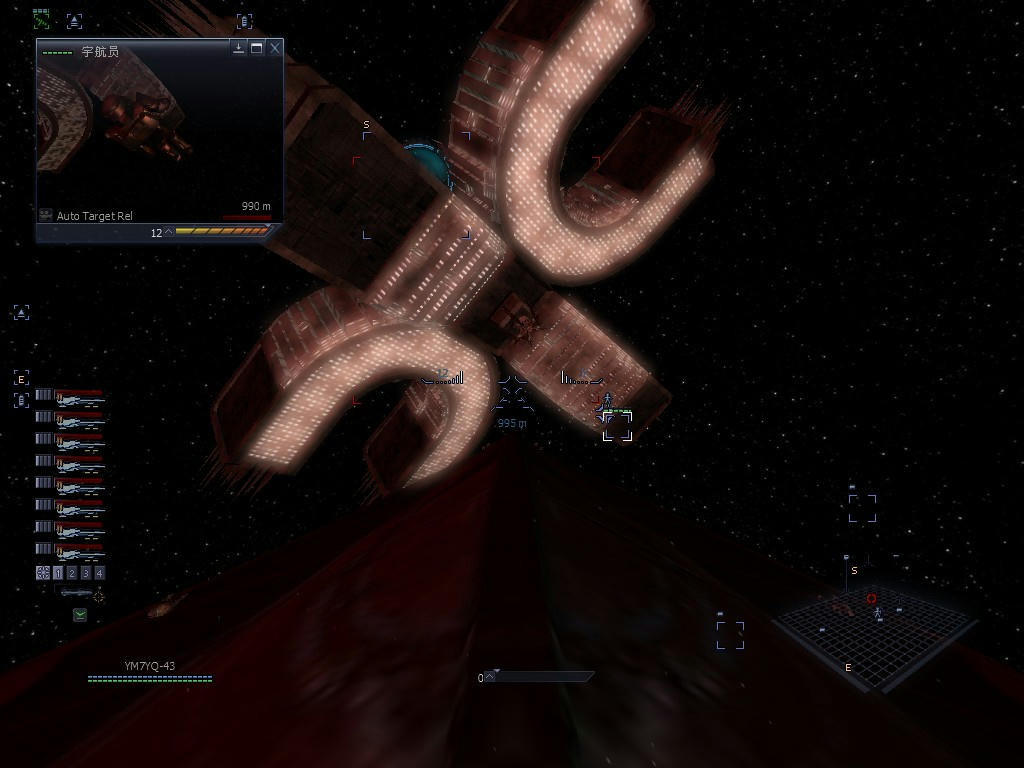
Task: Click the orange bracketed E icon above the weapons
Action: coord(21,378)
